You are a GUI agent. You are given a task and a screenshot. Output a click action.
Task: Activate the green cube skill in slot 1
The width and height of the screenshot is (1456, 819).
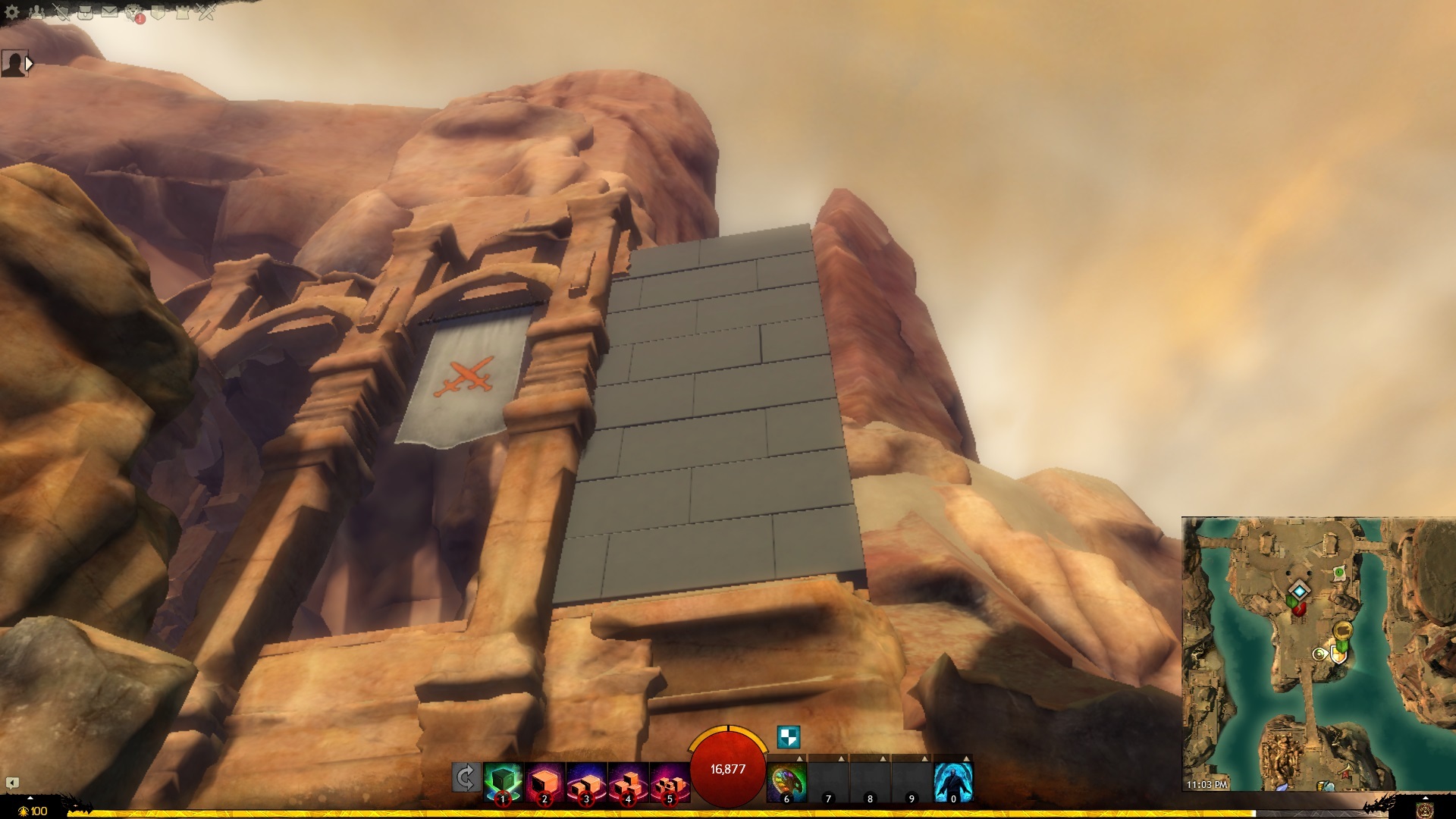coord(503,781)
